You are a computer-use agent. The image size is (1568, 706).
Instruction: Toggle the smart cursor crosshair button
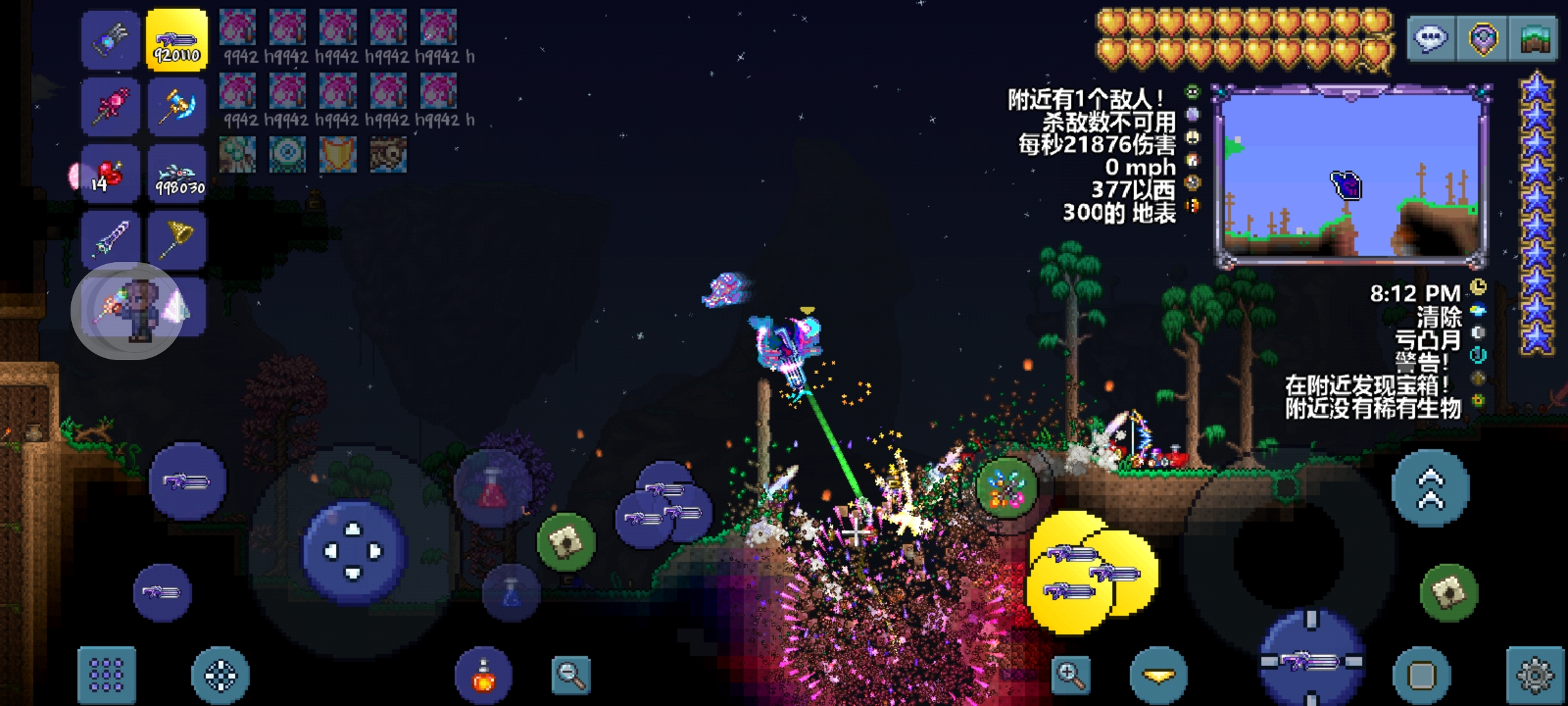221,675
